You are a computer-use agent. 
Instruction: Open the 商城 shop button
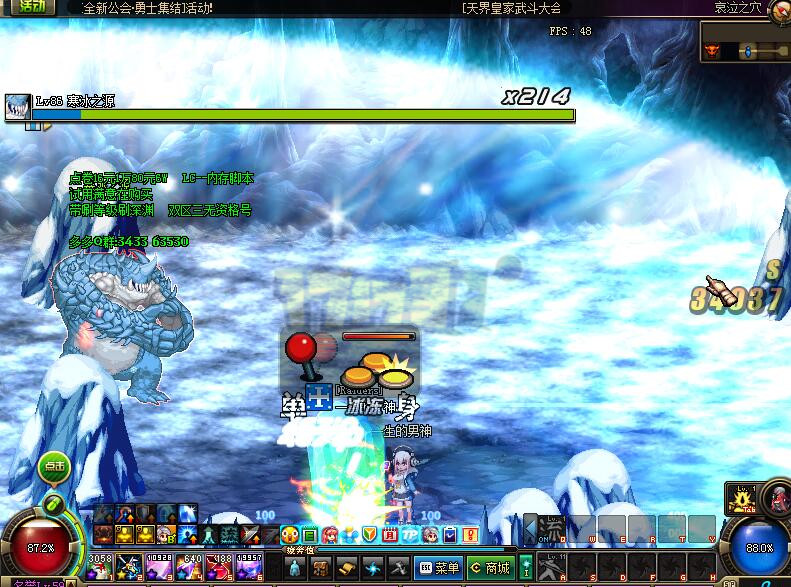(489, 569)
